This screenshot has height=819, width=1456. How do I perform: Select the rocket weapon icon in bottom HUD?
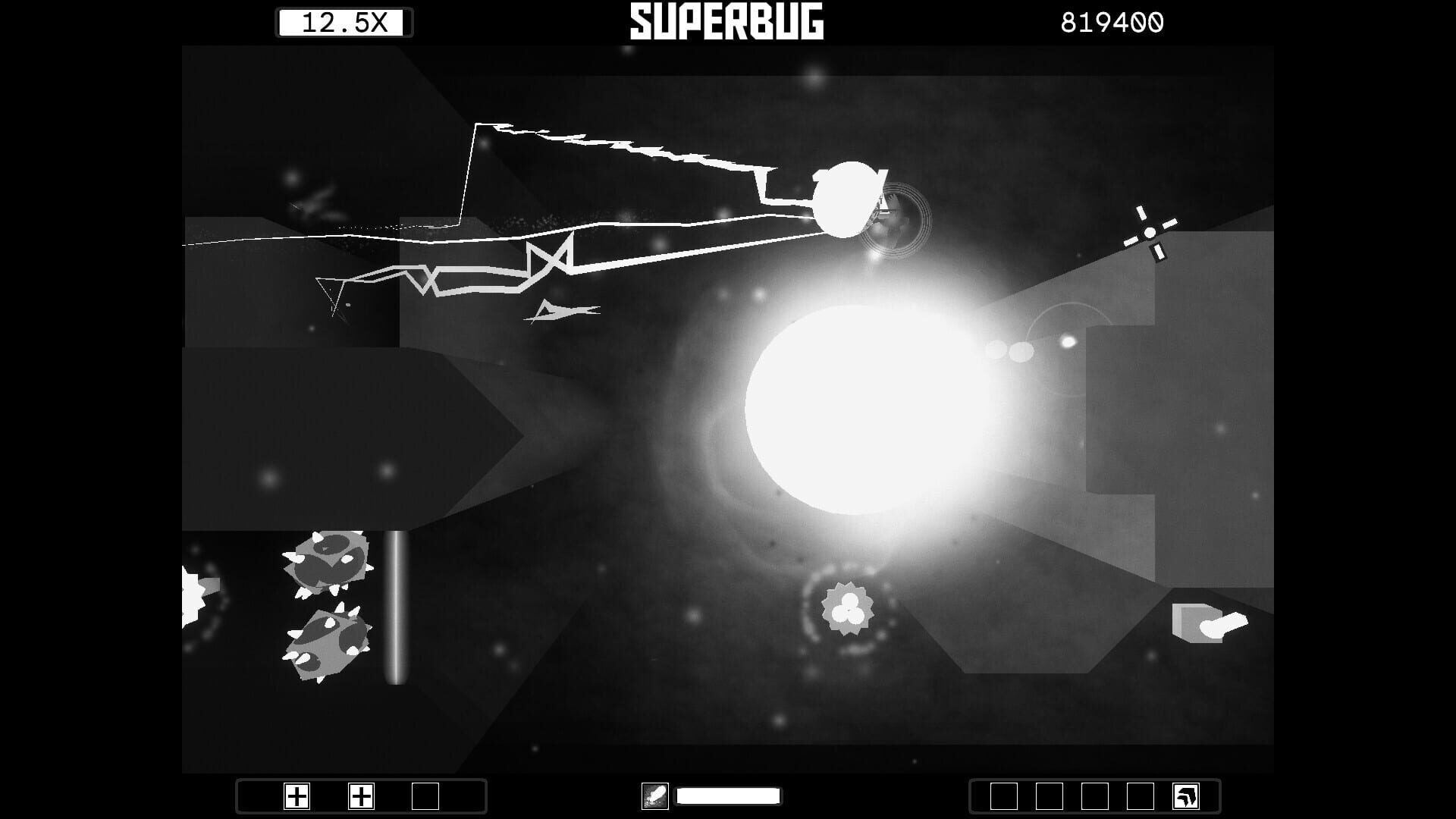coord(657,796)
